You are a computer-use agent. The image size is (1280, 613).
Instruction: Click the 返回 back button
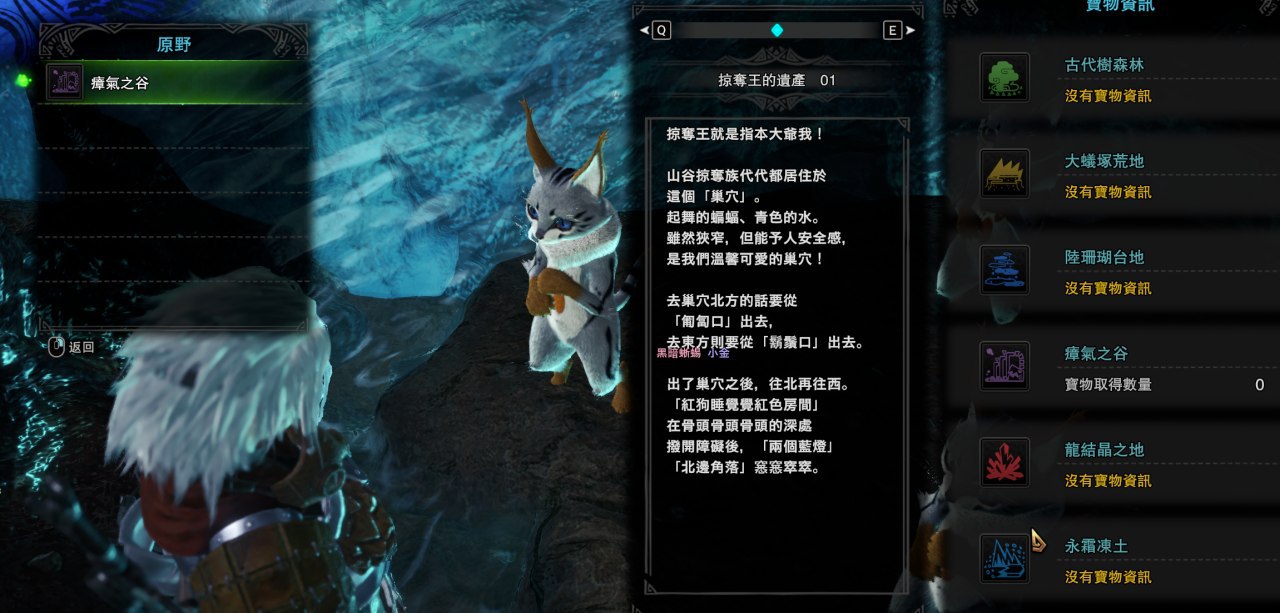(x=72, y=347)
